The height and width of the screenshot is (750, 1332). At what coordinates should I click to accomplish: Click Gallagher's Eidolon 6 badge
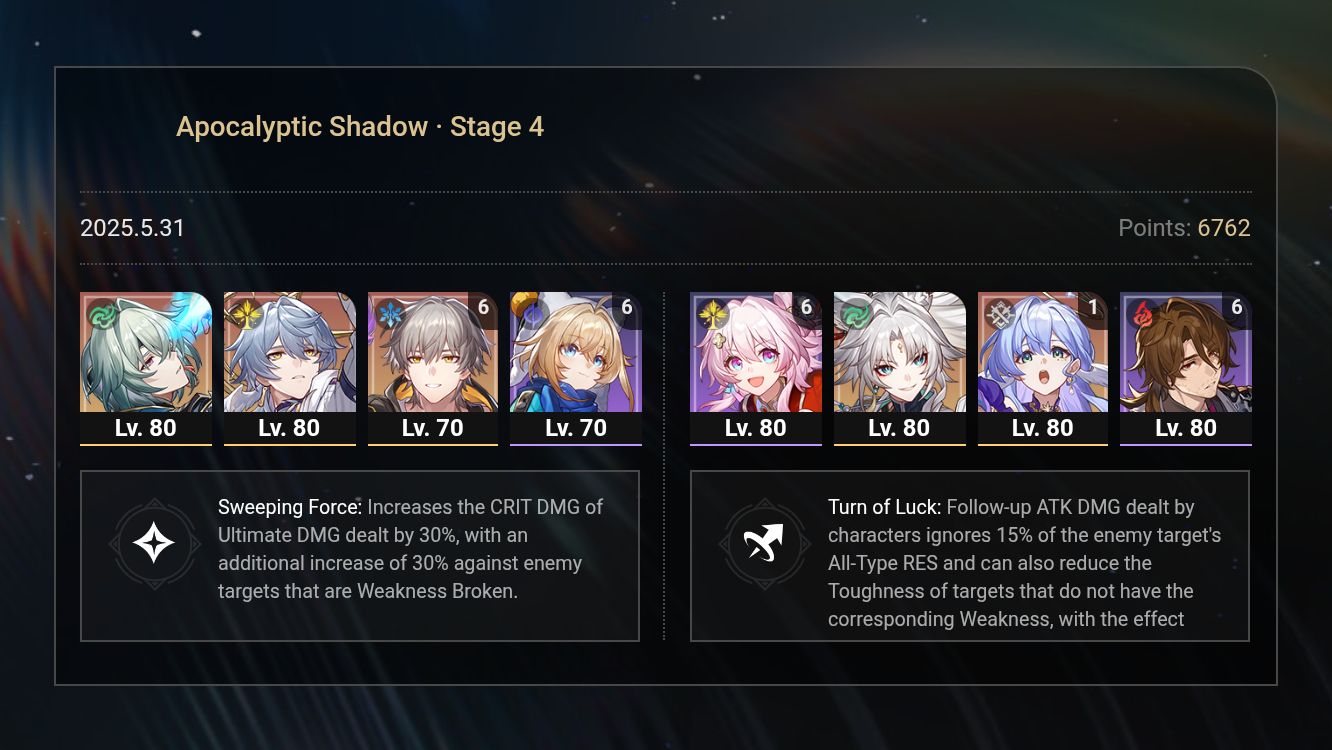(1239, 308)
